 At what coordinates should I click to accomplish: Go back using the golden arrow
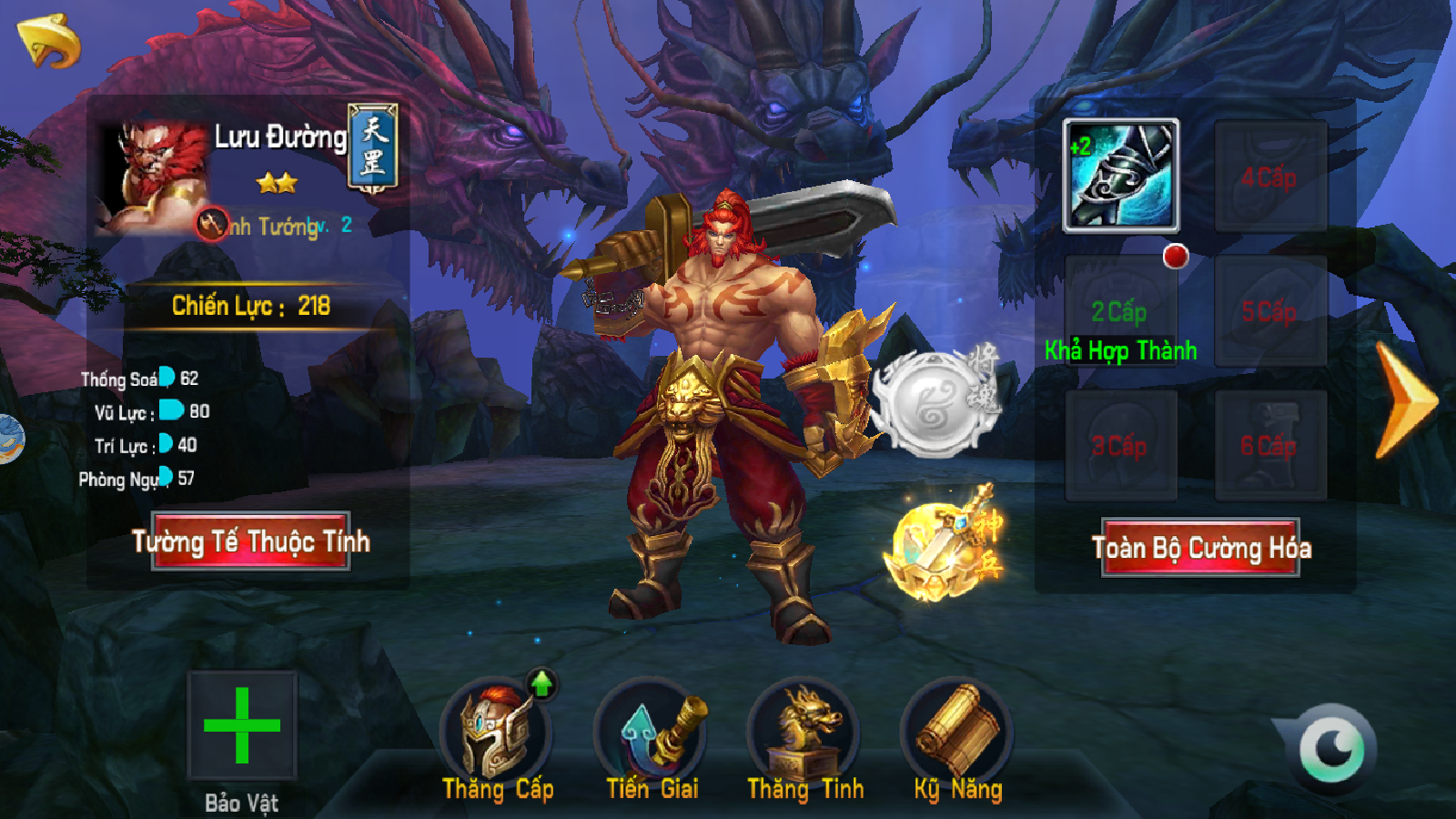pos(49,41)
